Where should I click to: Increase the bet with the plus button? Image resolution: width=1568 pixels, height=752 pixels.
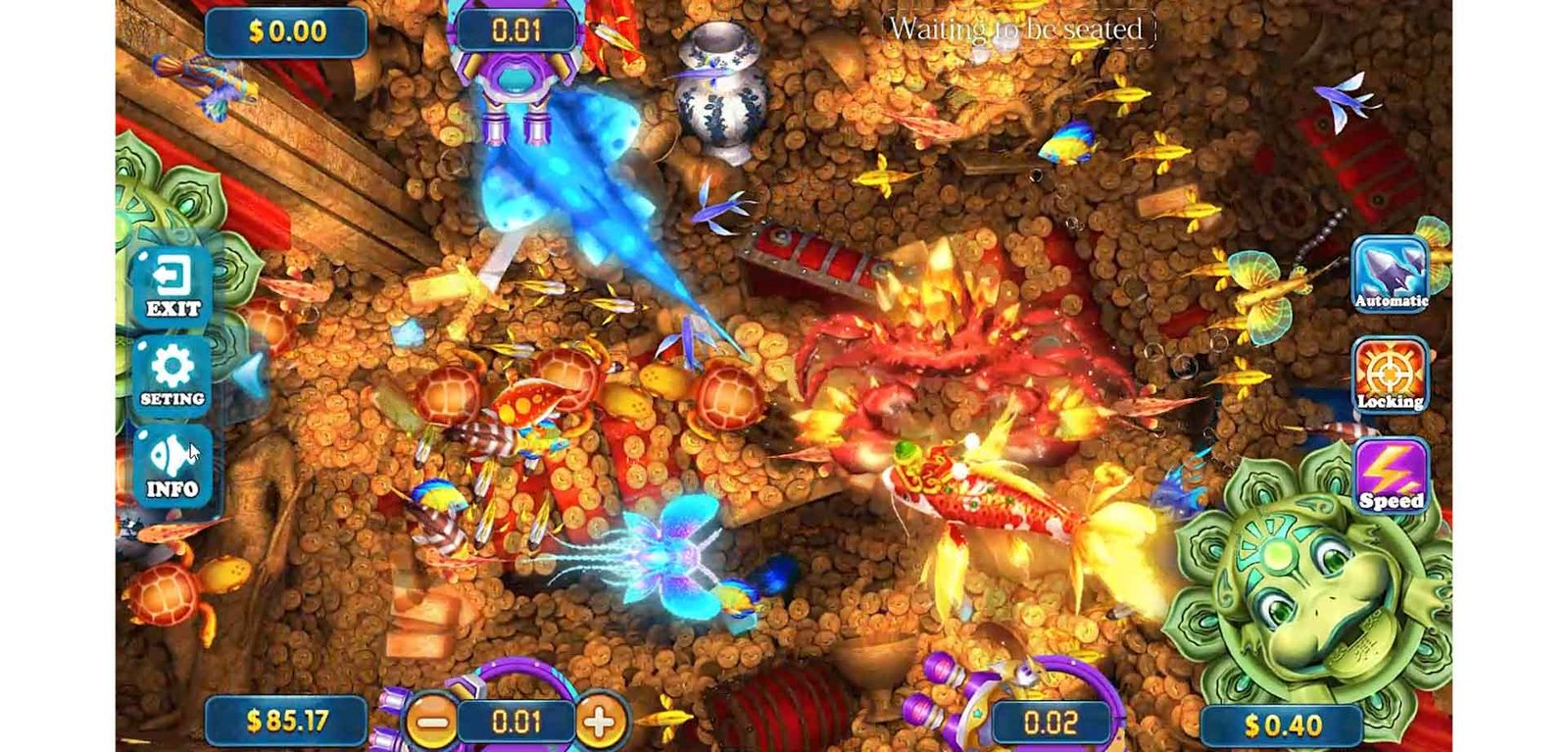click(600, 723)
